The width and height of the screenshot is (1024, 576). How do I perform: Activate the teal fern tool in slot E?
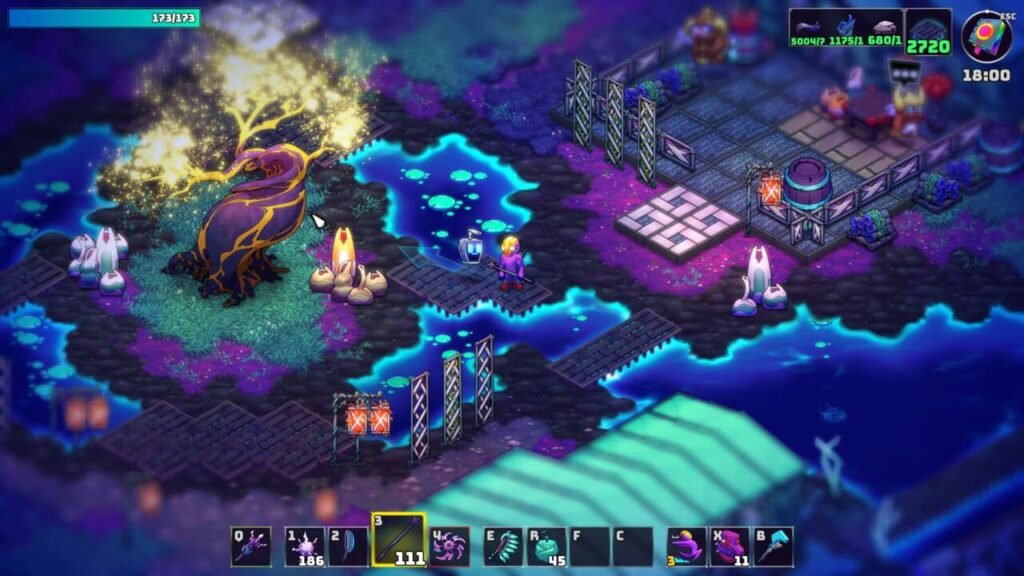click(x=504, y=546)
